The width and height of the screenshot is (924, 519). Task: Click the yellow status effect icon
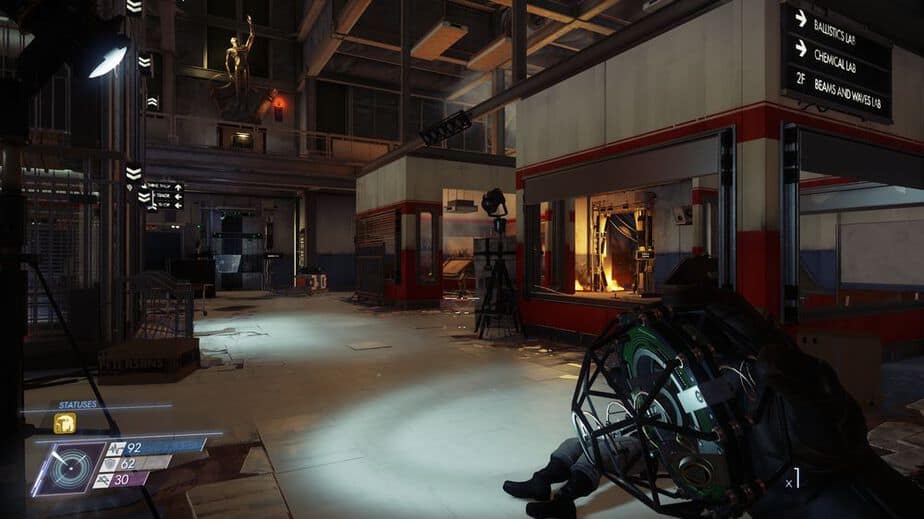click(x=64, y=423)
